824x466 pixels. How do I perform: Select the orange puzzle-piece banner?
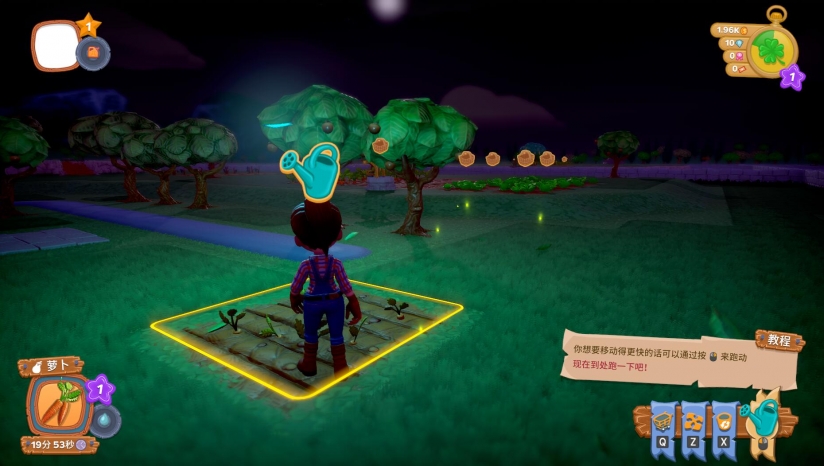(695, 421)
